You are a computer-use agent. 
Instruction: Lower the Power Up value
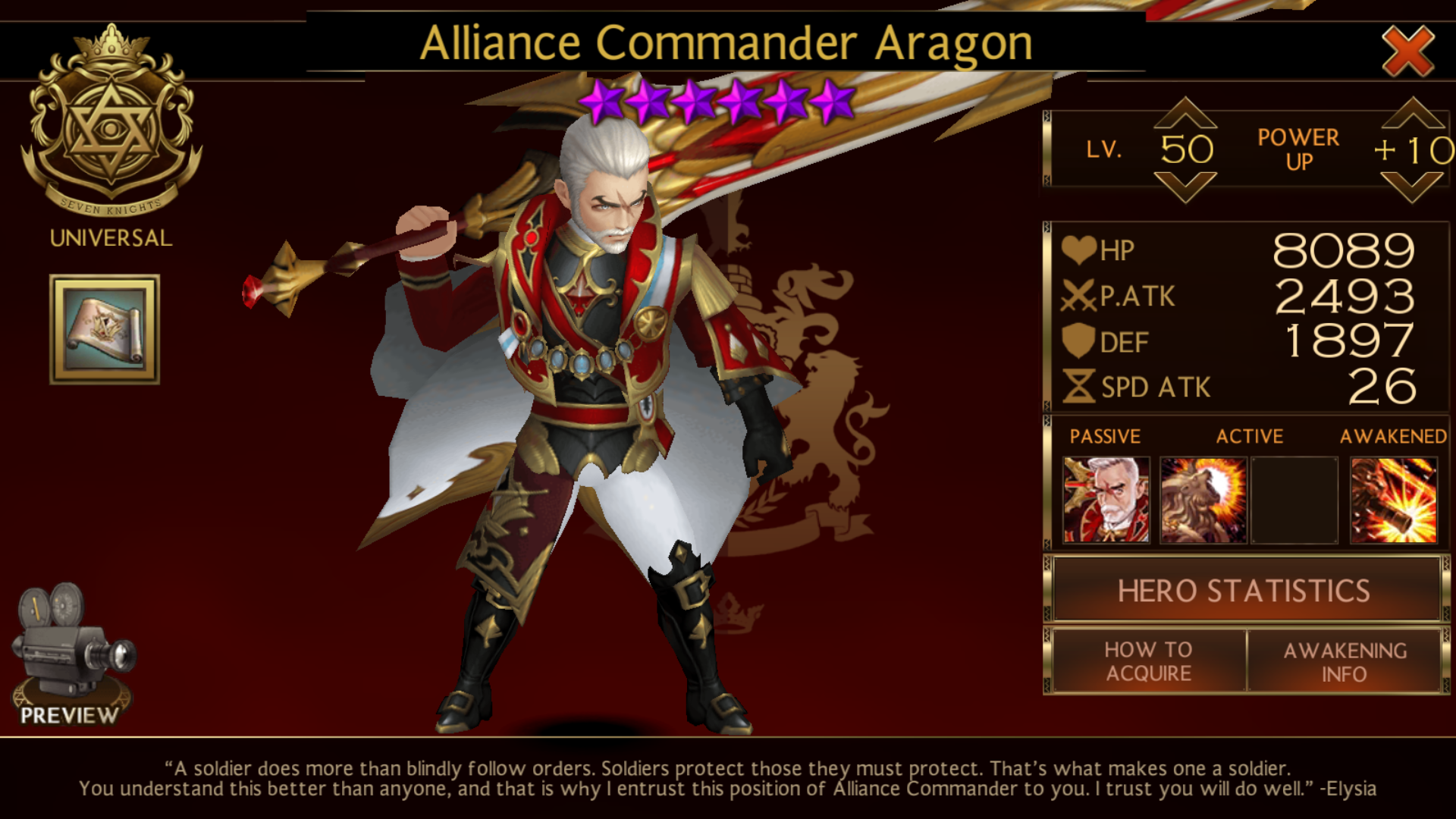point(1412,187)
